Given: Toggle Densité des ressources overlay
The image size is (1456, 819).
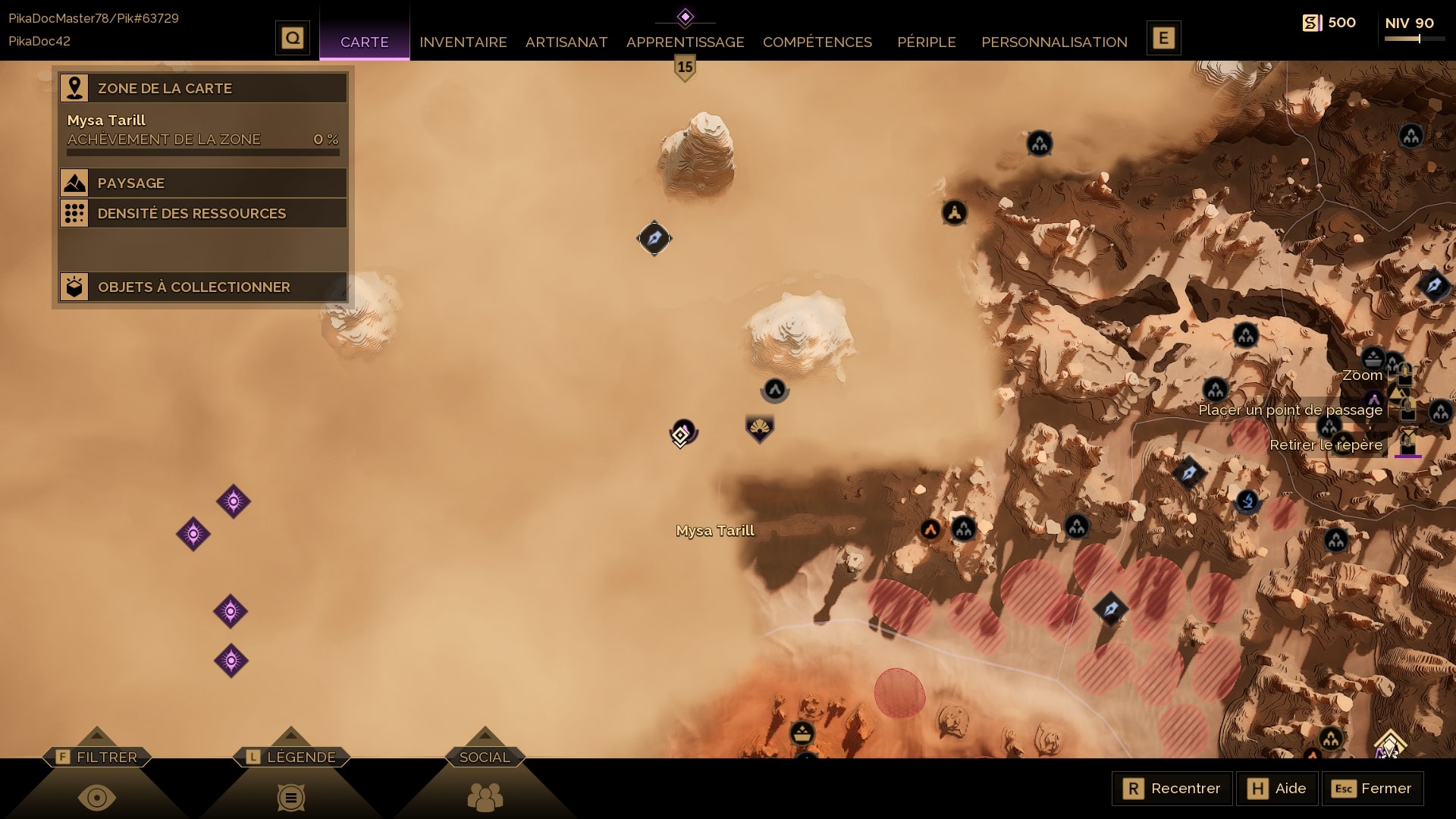Looking at the screenshot, I should pos(203,213).
